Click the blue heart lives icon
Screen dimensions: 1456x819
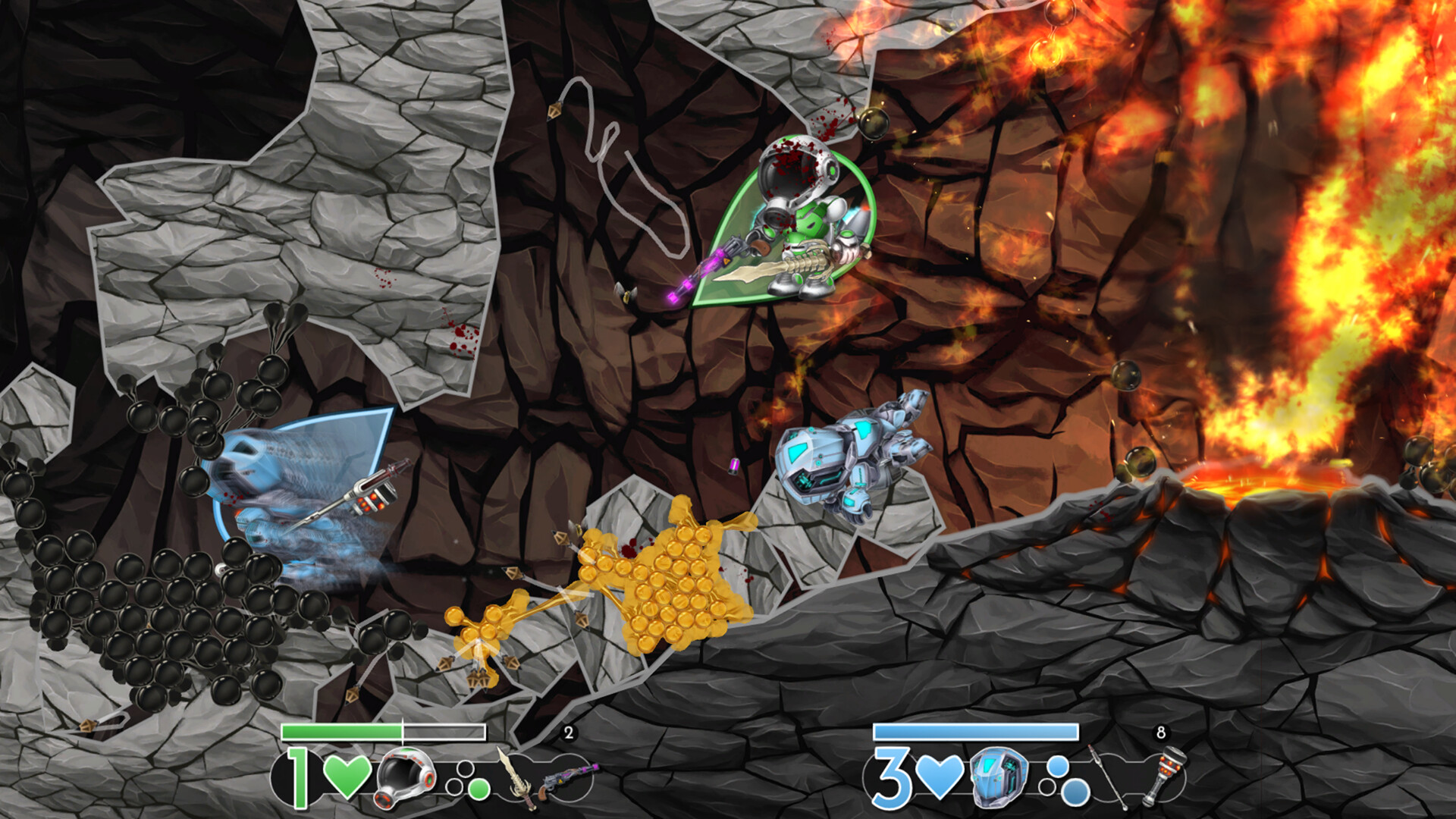coord(940,777)
